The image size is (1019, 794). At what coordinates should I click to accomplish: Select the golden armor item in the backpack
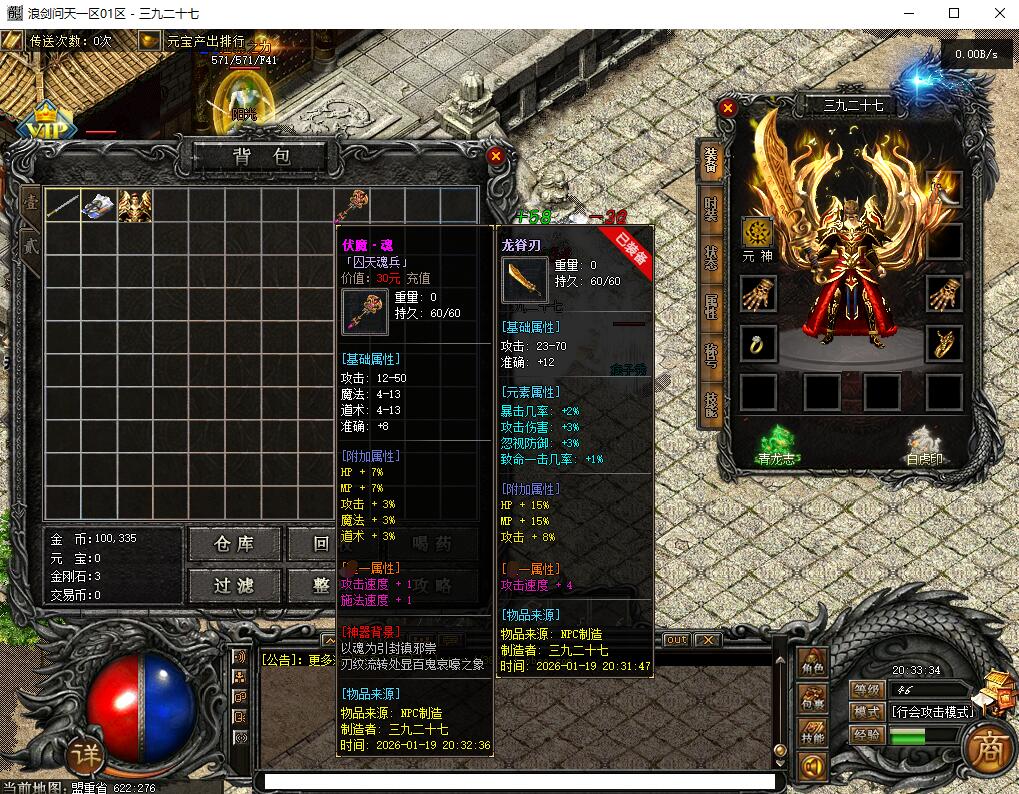click(x=134, y=206)
